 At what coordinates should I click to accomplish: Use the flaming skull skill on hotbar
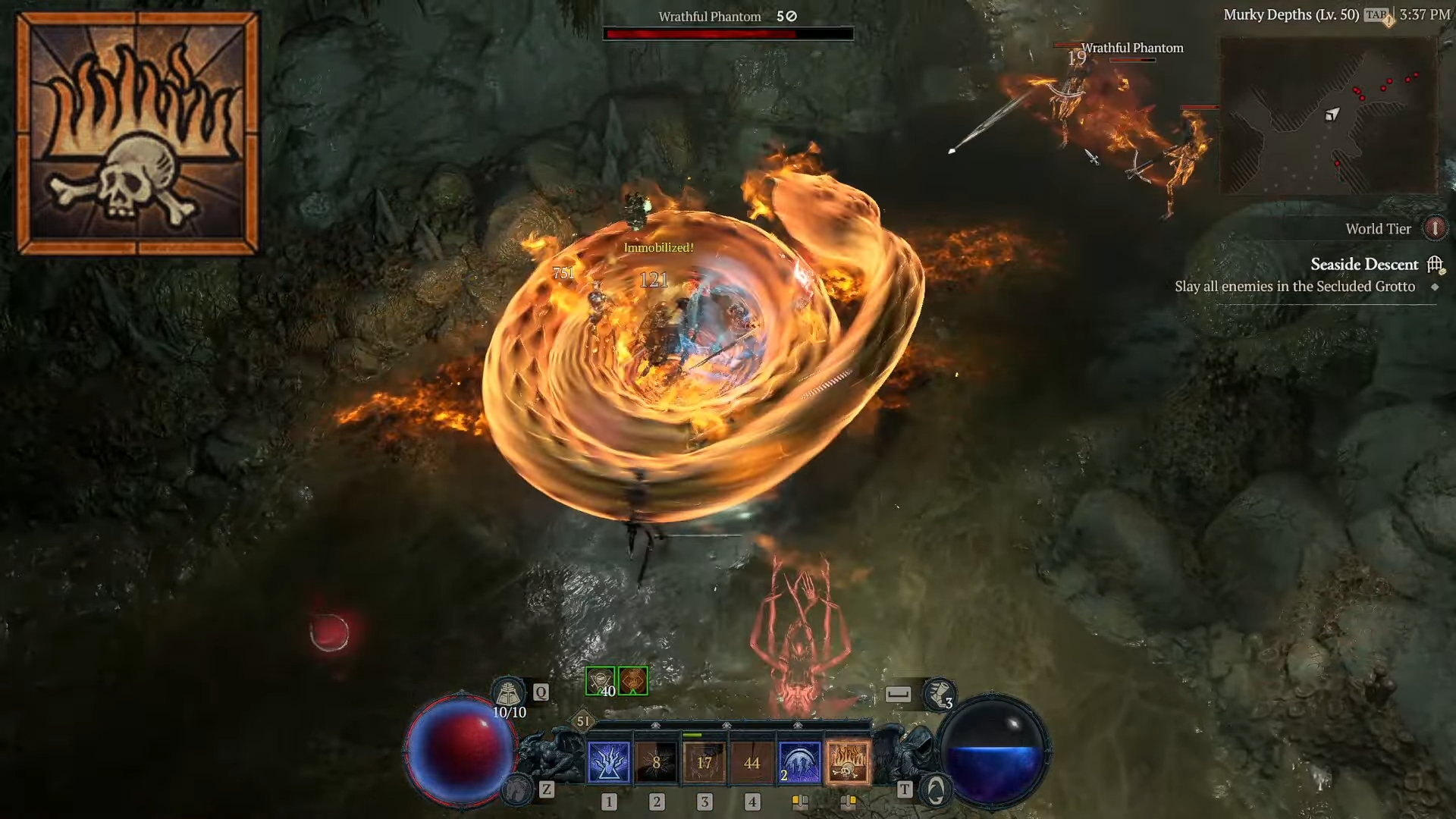click(x=848, y=762)
